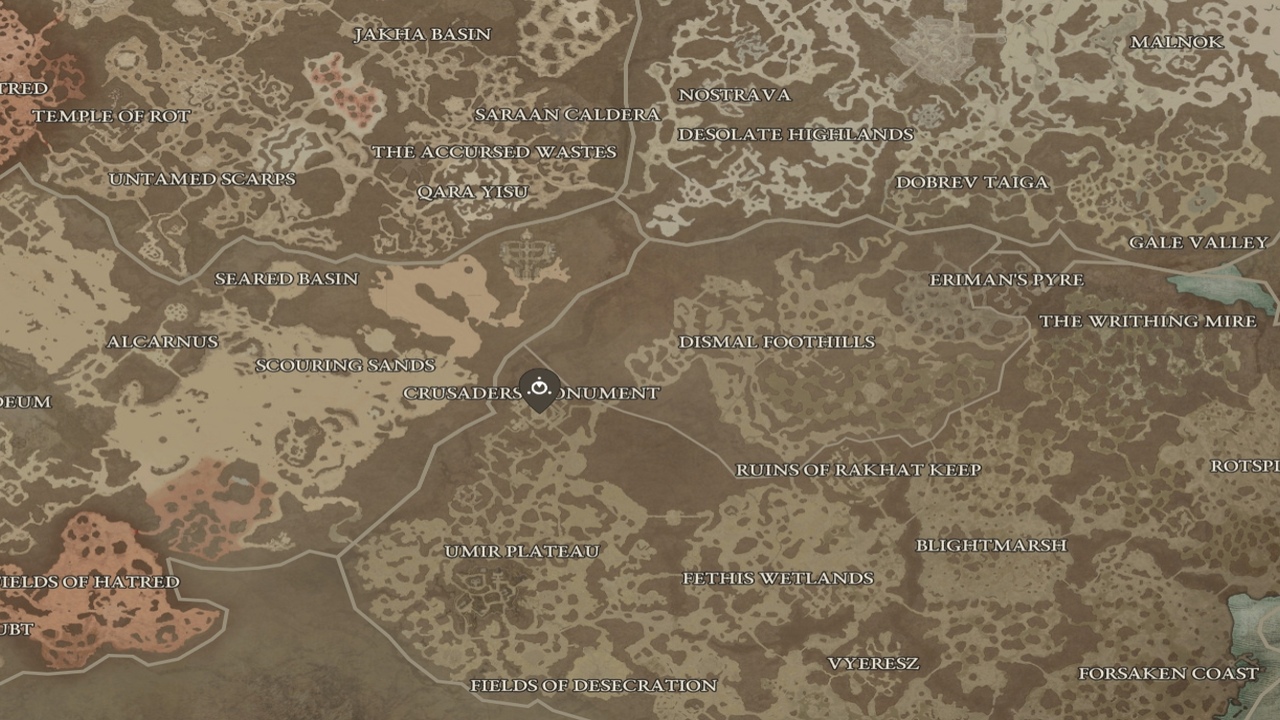The width and height of the screenshot is (1280, 720).
Task: Select the Desolate Highlands region text
Action: (797, 133)
